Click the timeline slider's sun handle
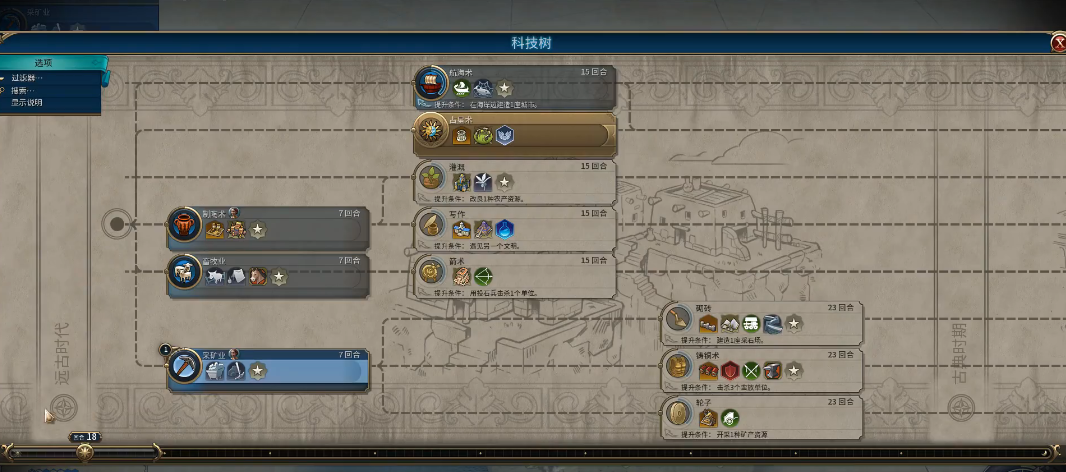 tap(85, 452)
